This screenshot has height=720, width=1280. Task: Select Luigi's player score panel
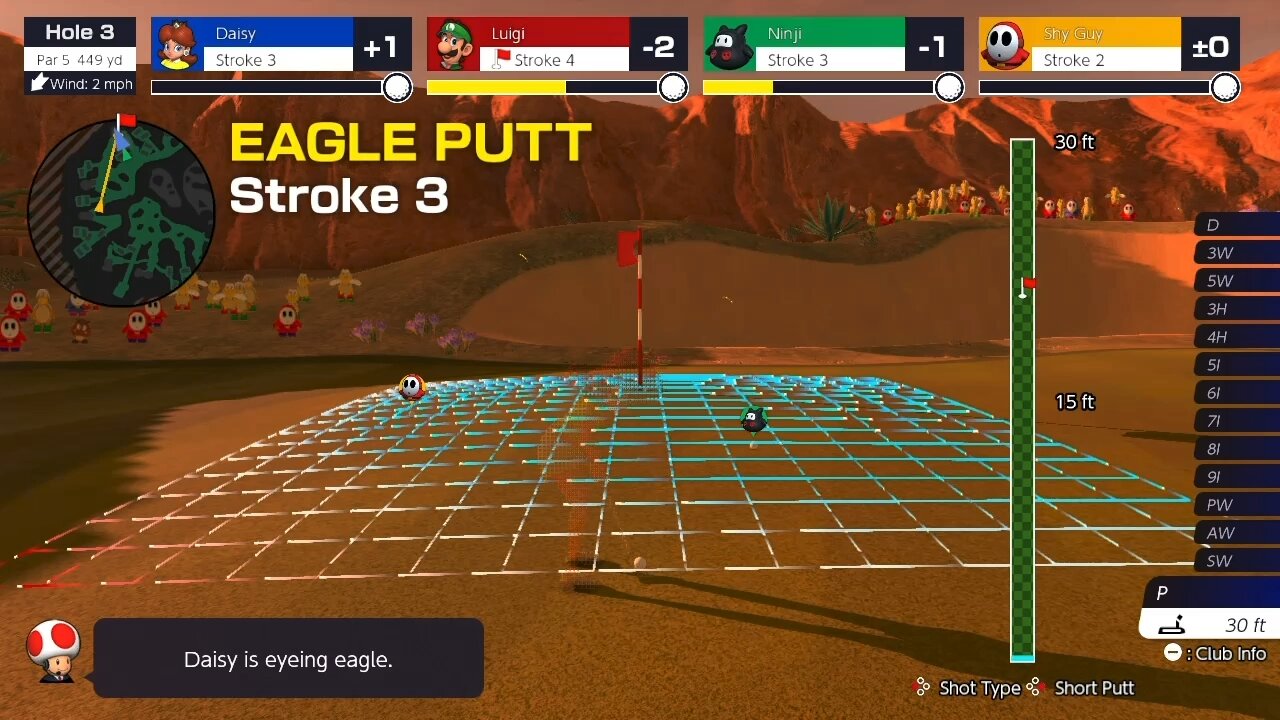click(557, 45)
